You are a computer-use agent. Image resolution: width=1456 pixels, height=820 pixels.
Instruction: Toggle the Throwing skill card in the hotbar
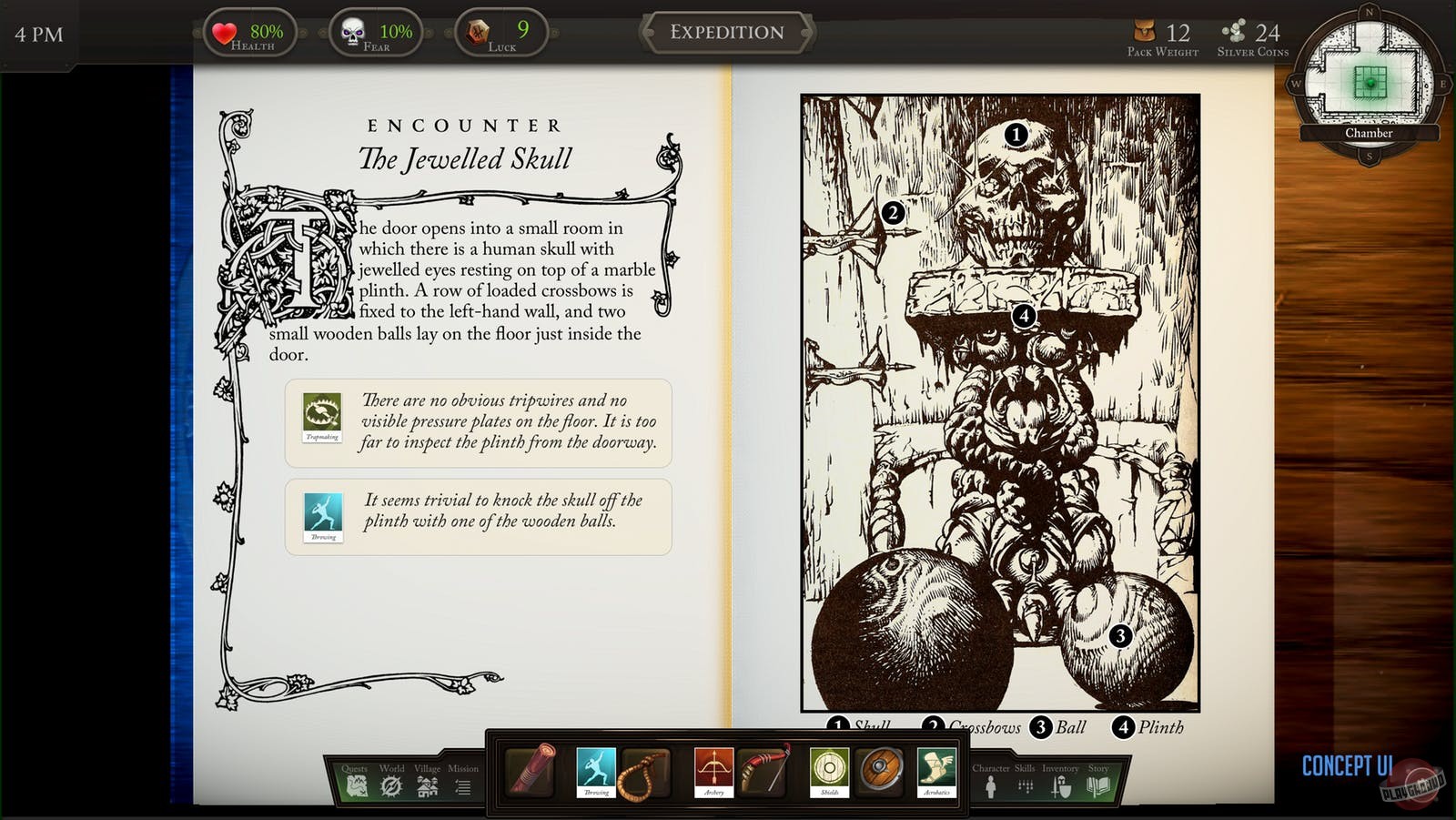597,774
